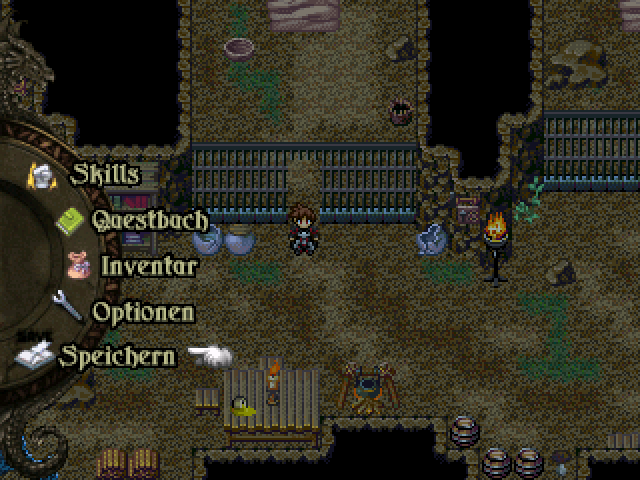Viewport: 640px width, 480px height.
Task: Click the skills armor icon
Action: click(43, 174)
